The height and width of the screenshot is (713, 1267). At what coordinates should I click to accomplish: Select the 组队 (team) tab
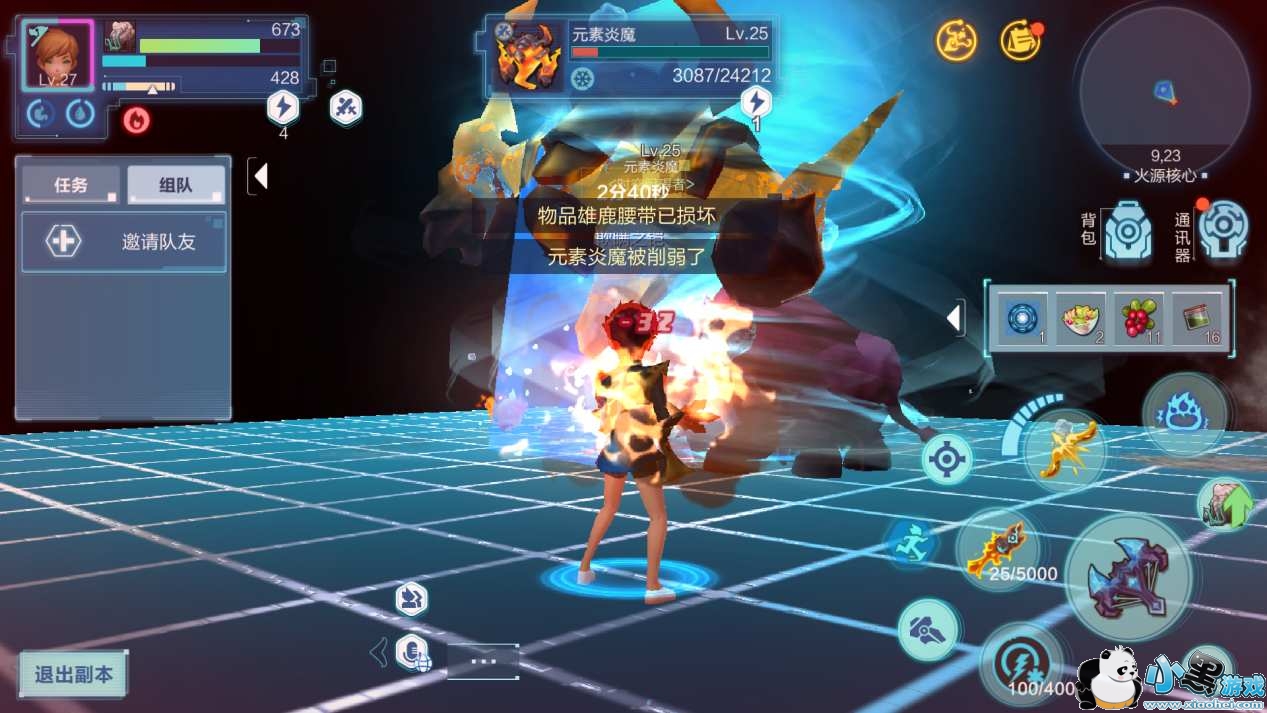pos(175,185)
